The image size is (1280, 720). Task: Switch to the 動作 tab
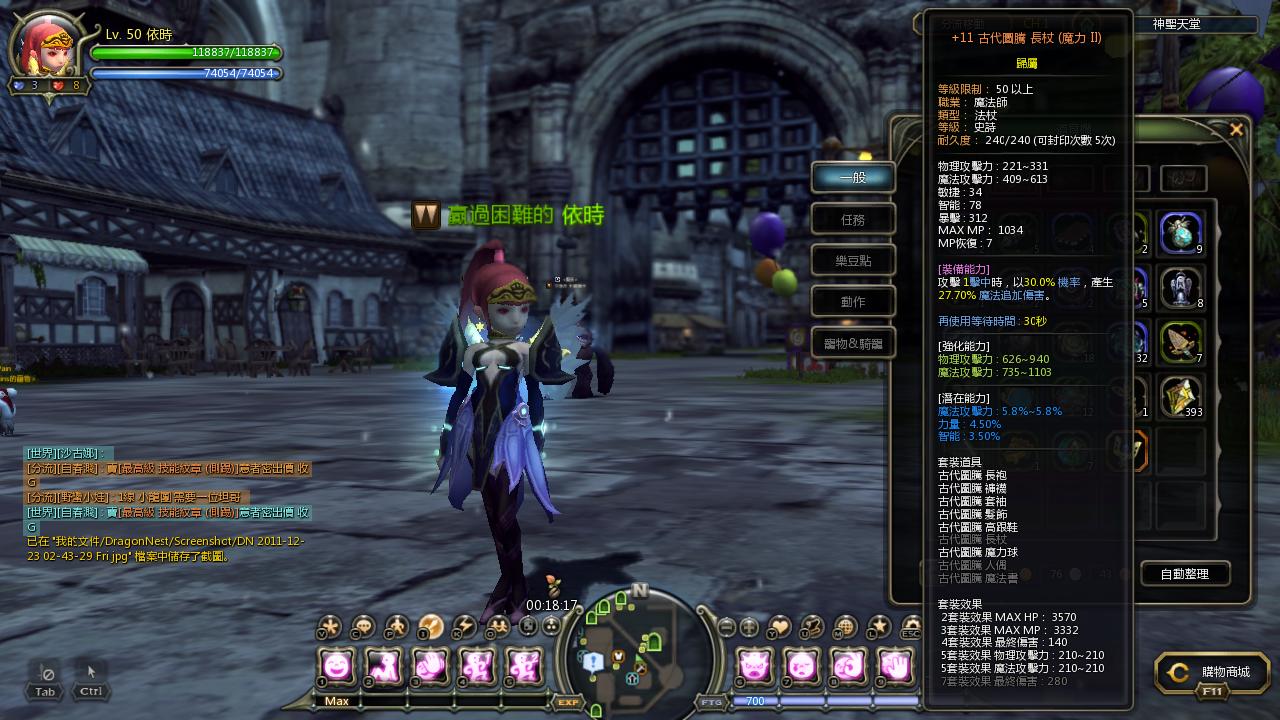tap(853, 301)
